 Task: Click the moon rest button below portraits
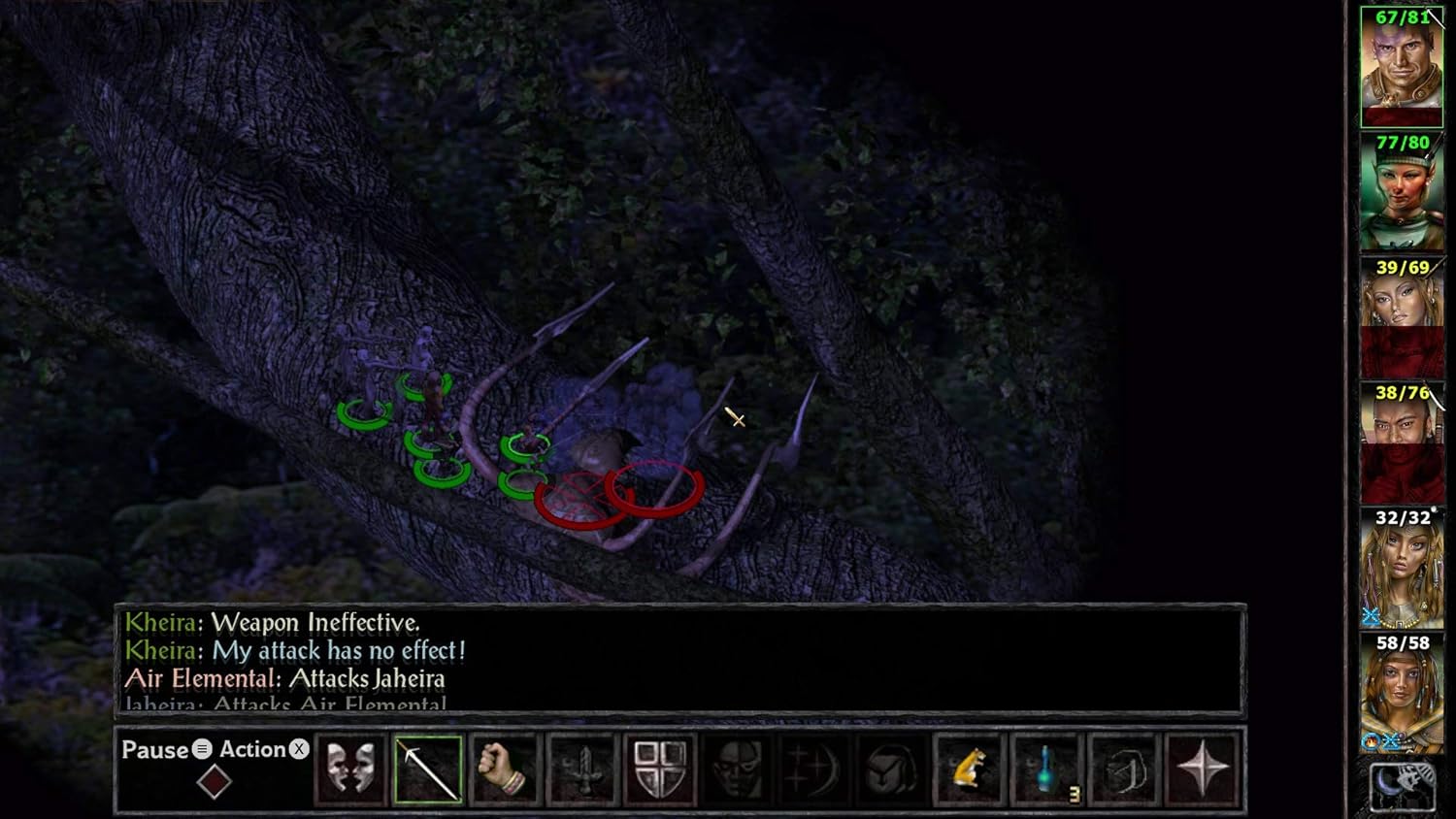1402,786
